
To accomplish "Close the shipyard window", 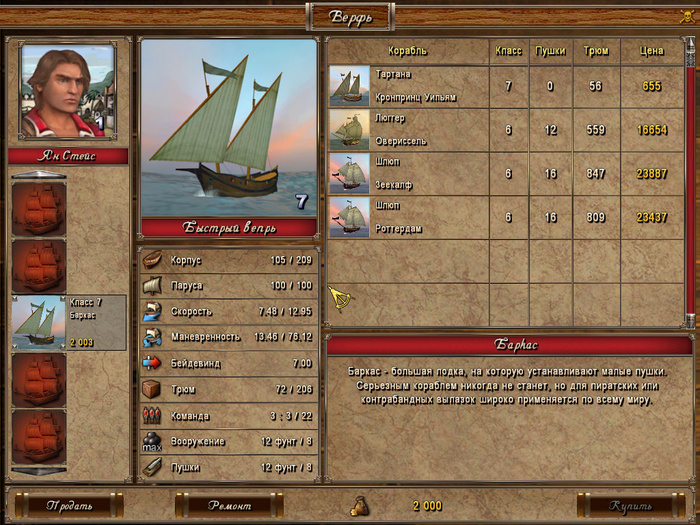I will pyautogui.click(x=688, y=15).
